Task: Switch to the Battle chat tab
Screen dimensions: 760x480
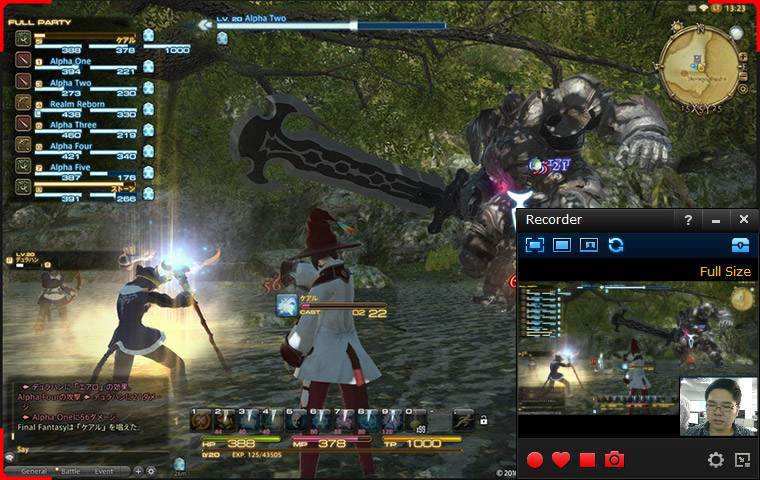Action: coord(70,470)
